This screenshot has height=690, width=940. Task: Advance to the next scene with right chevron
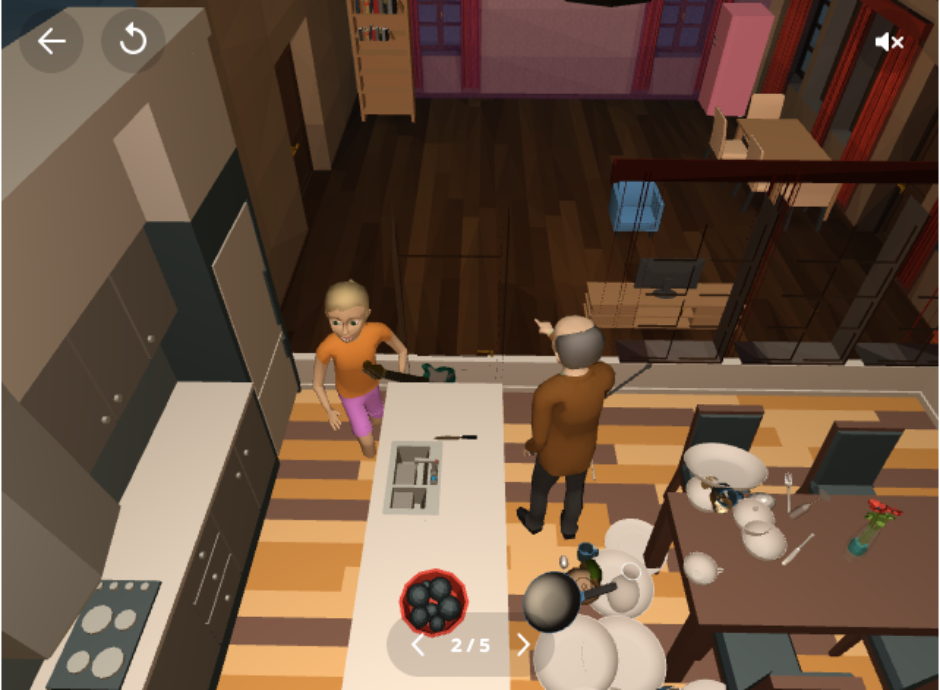pos(522,645)
